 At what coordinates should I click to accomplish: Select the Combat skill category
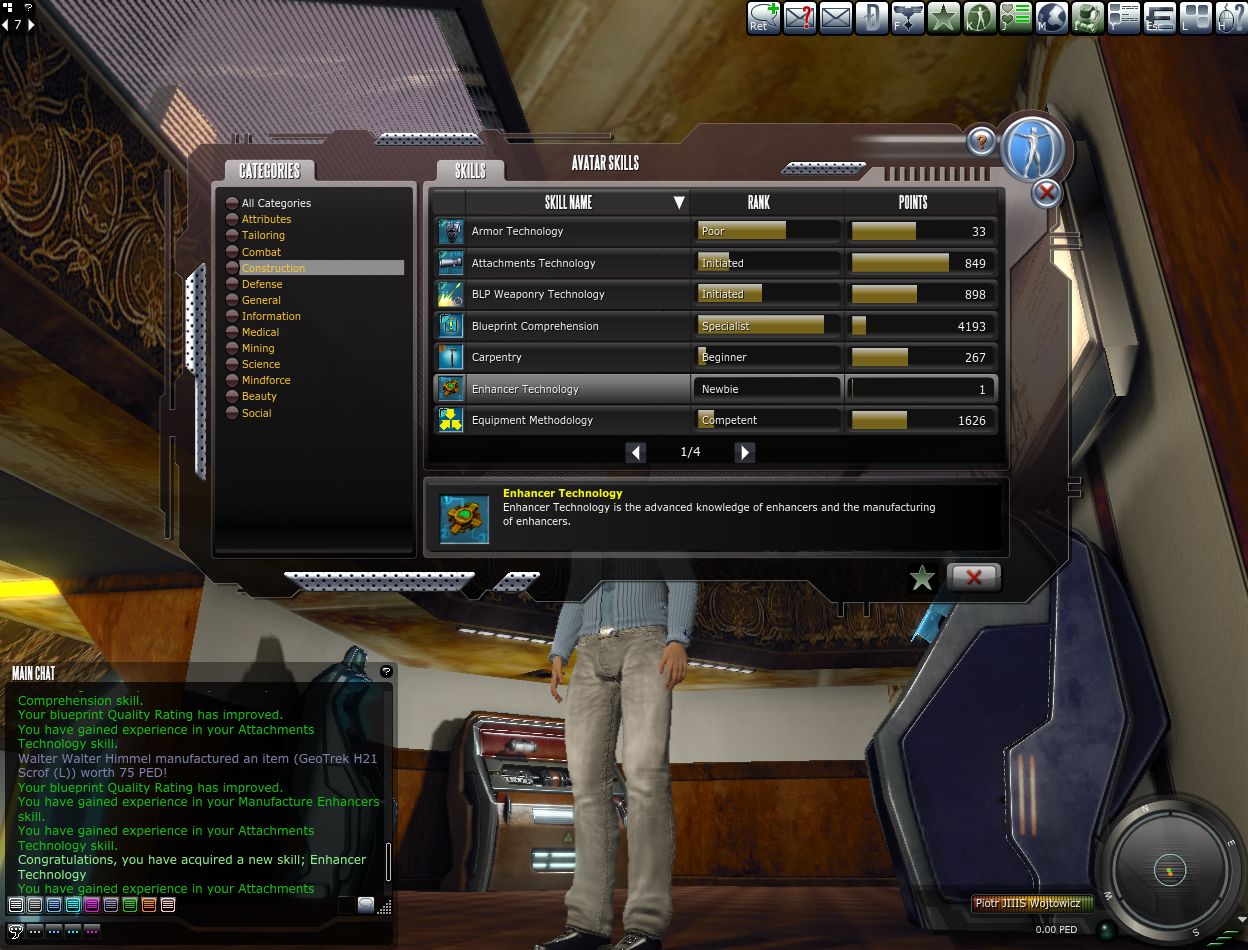(261, 252)
